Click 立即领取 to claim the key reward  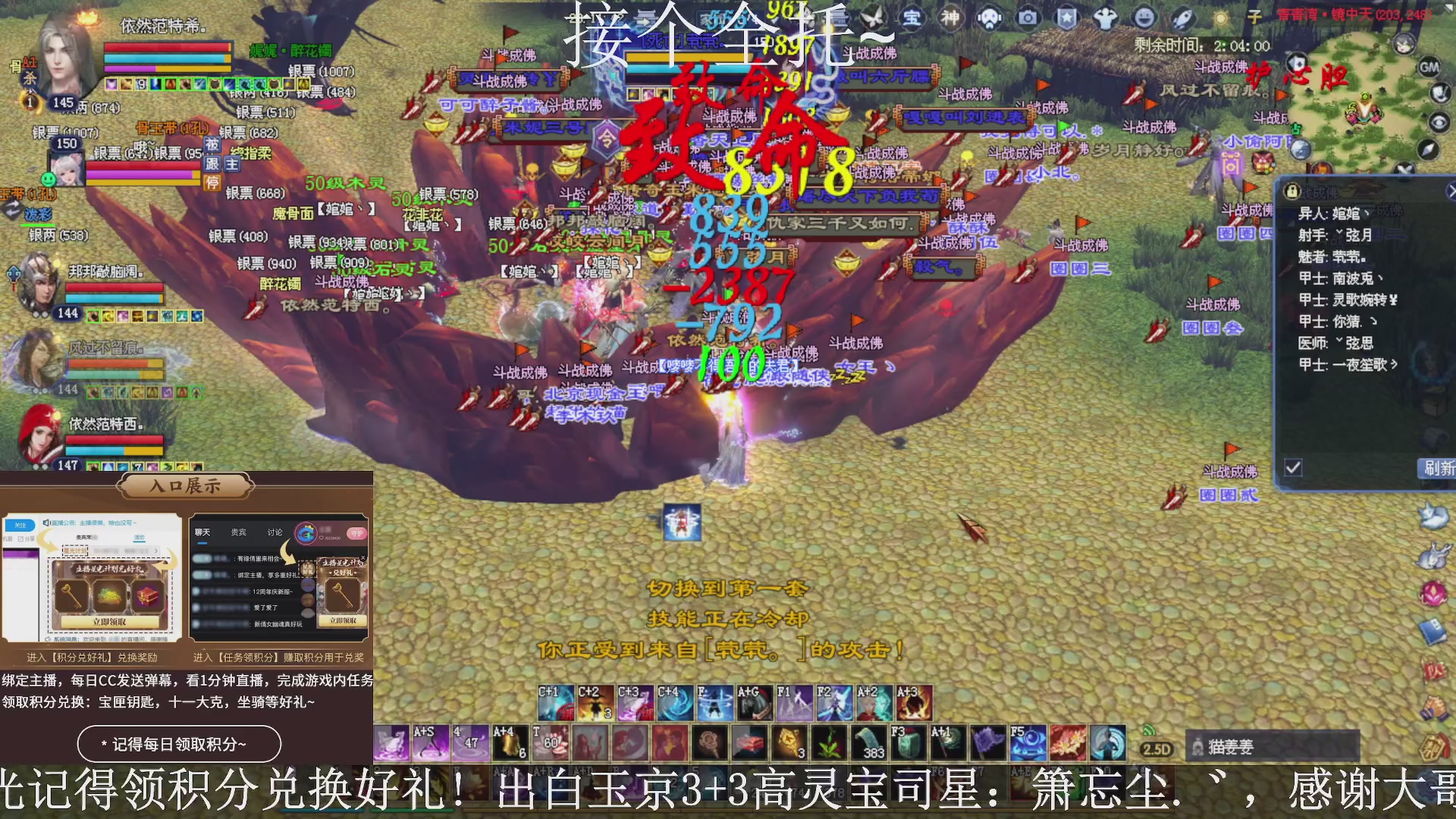click(x=343, y=621)
